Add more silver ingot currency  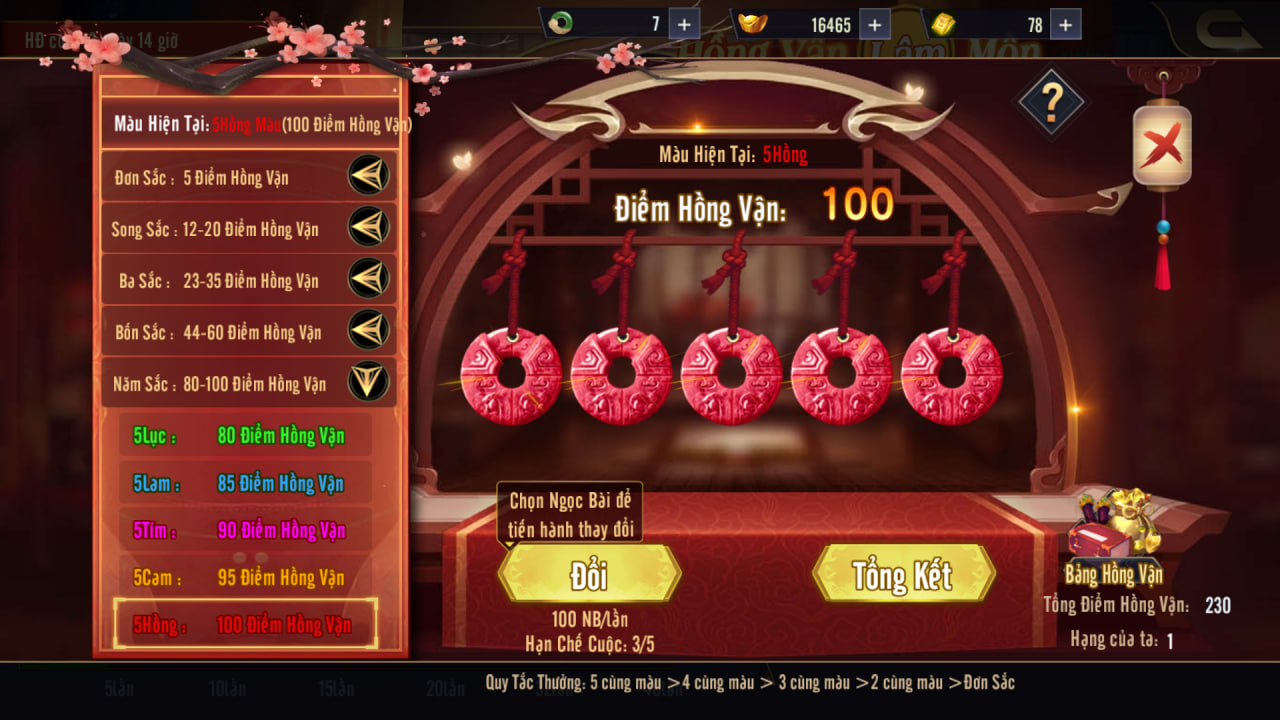(x=874, y=24)
